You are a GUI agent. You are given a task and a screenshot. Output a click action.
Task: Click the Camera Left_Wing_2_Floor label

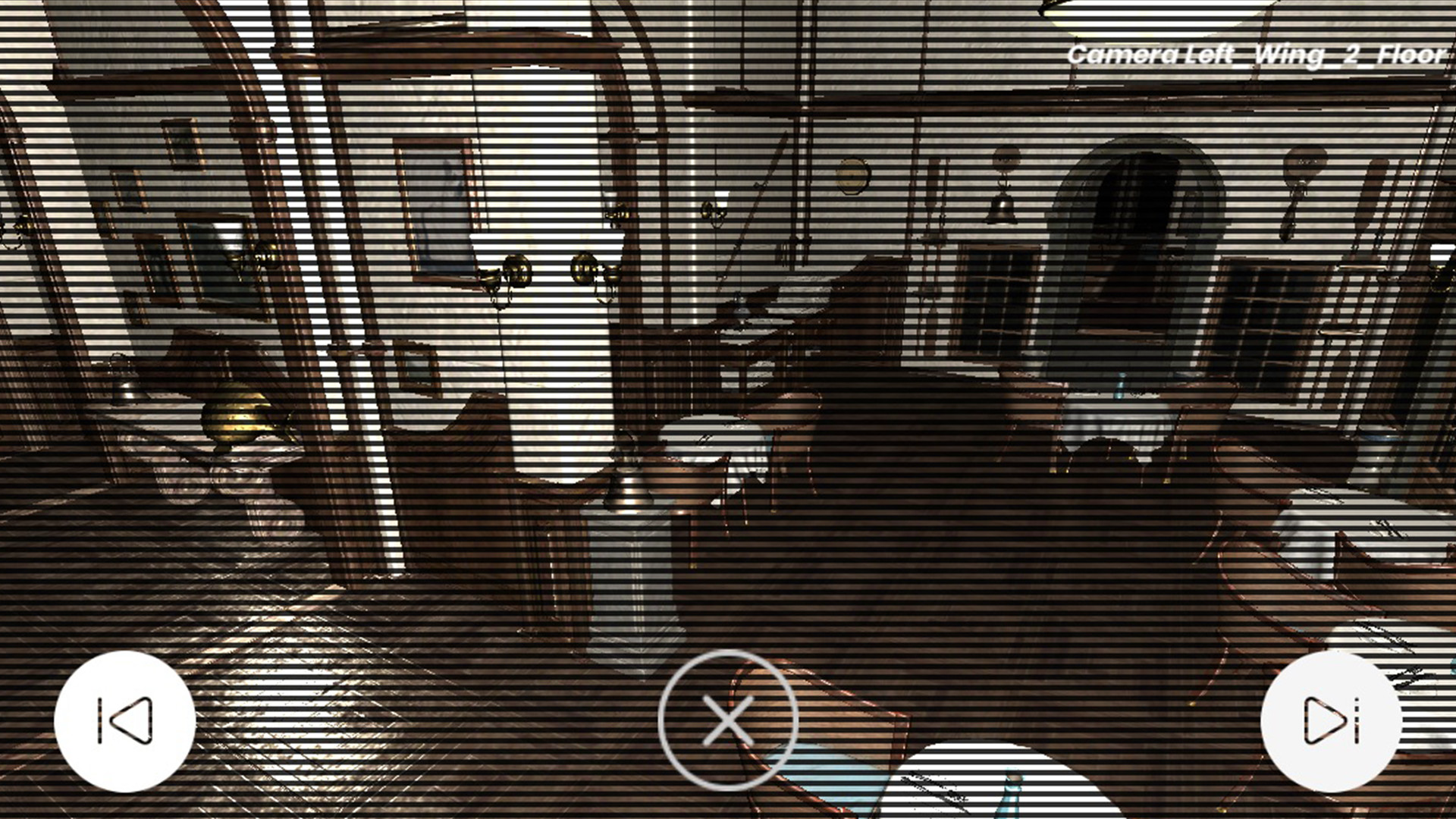(1258, 54)
